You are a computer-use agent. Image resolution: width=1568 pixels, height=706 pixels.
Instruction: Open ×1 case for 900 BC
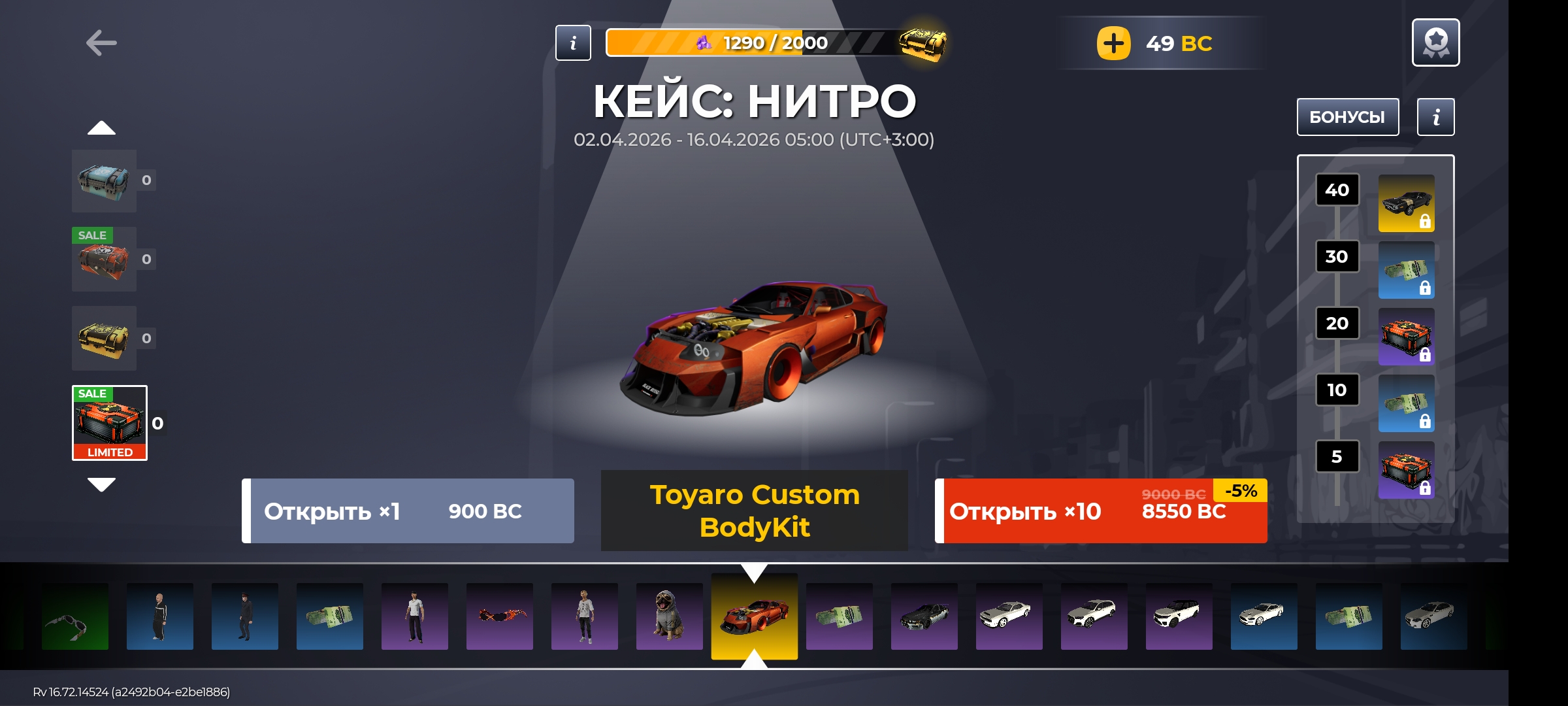pyautogui.click(x=408, y=511)
